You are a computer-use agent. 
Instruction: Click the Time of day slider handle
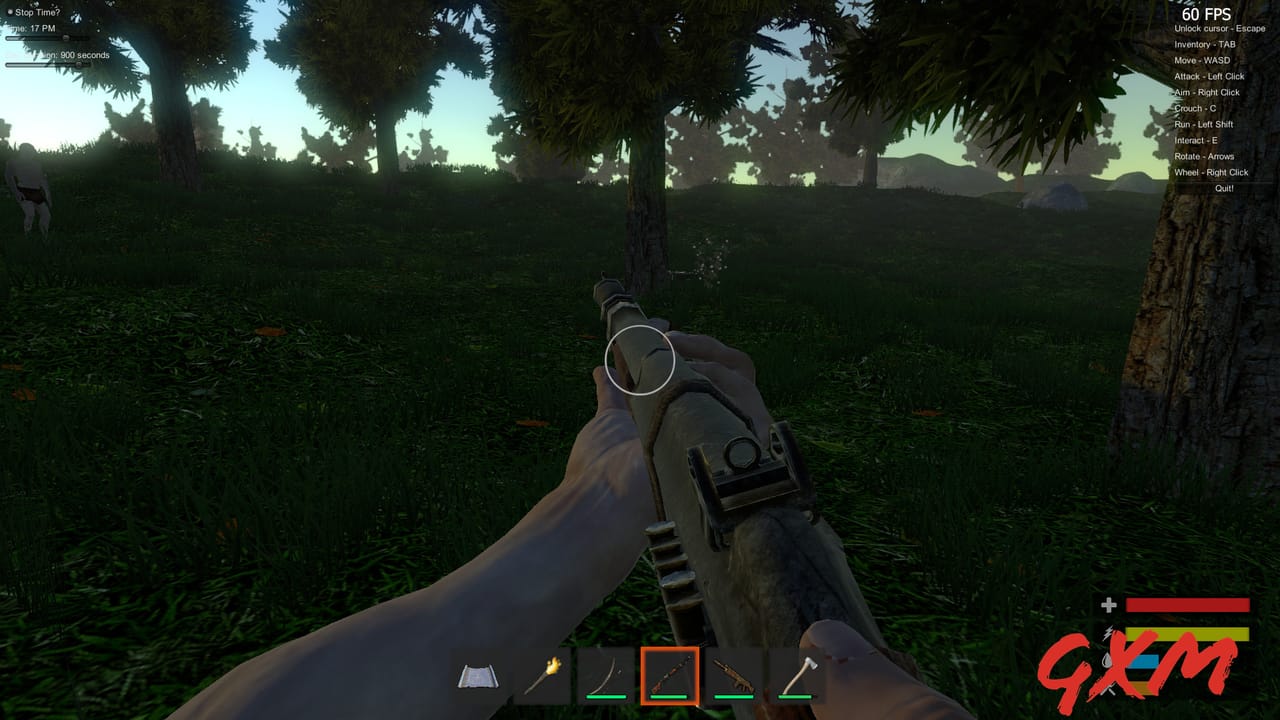point(66,37)
